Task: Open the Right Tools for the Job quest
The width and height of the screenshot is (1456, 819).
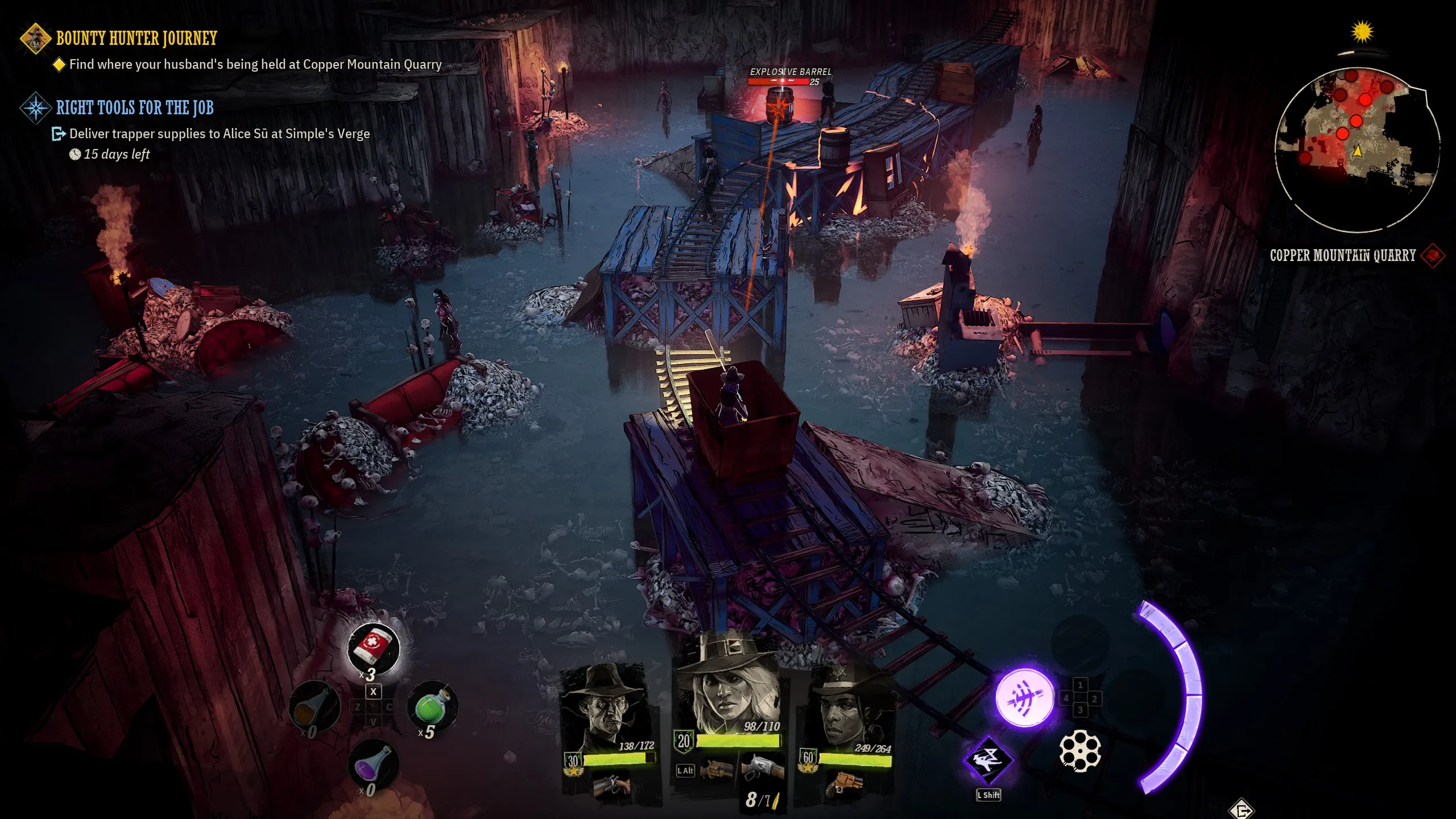Action: tap(134, 107)
